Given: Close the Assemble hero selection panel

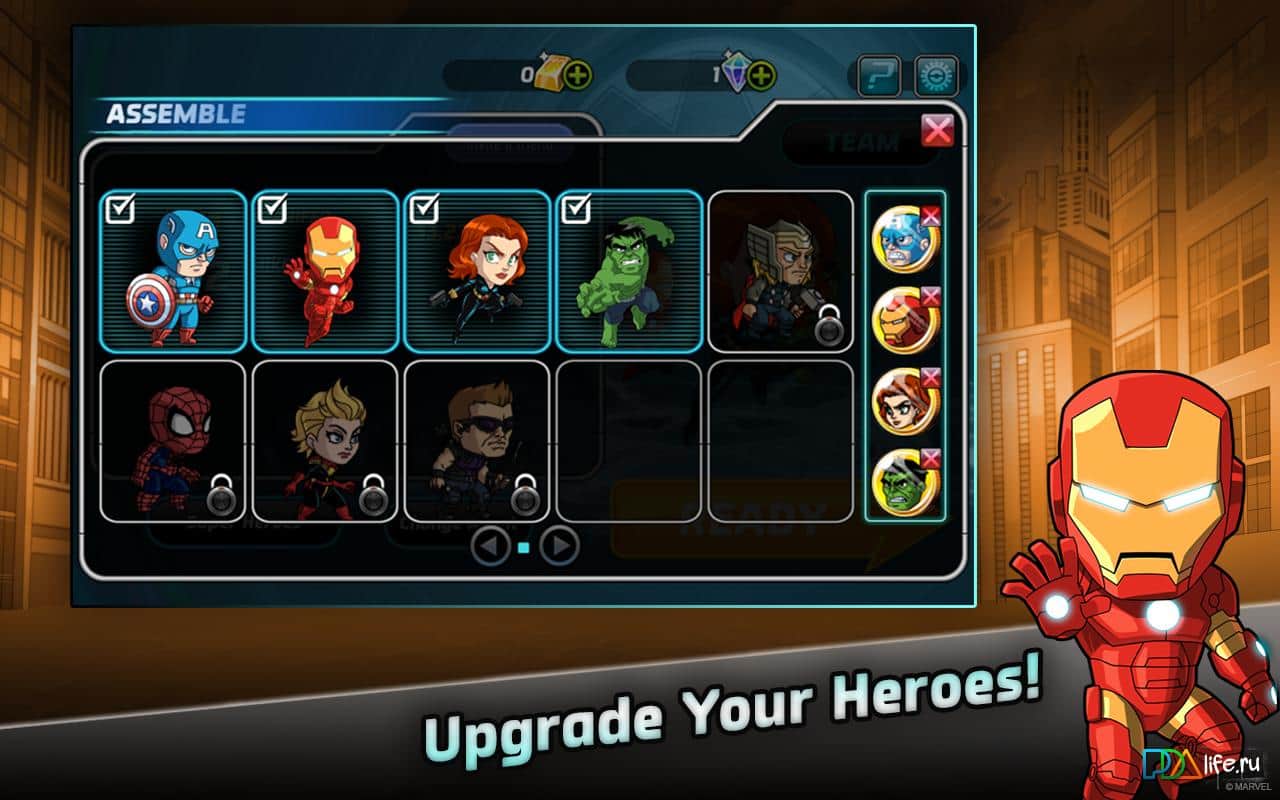Looking at the screenshot, I should point(937,130).
